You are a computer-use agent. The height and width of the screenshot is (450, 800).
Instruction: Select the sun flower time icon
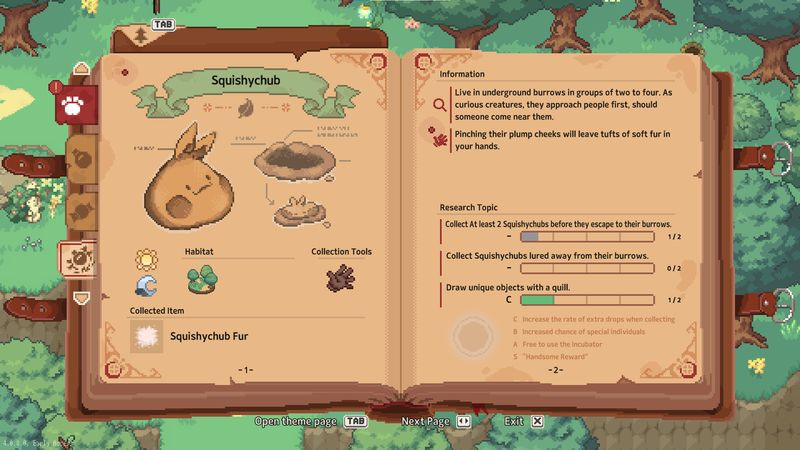click(147, 260)
